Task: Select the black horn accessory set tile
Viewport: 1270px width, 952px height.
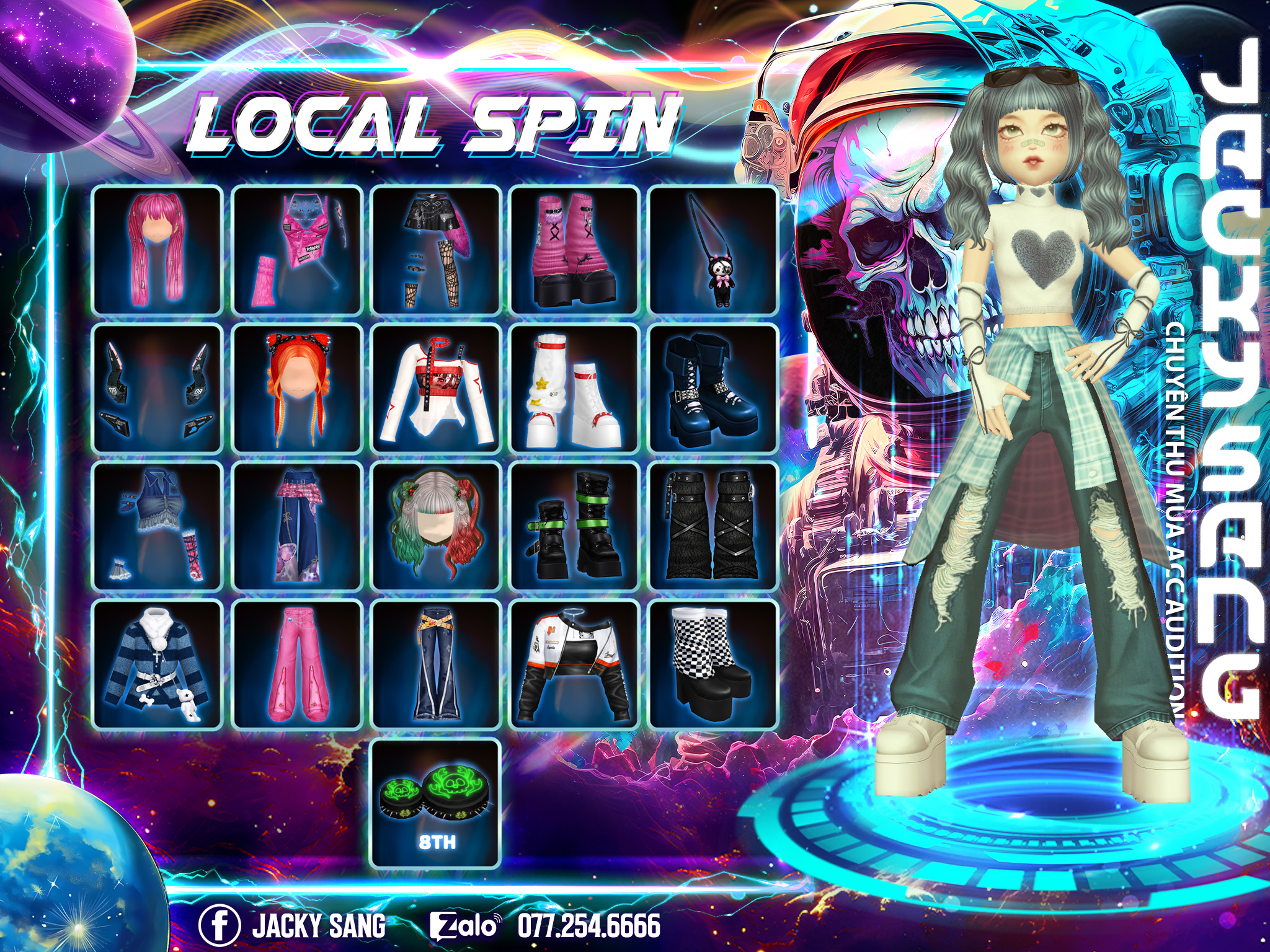Action: click(158, 389)
